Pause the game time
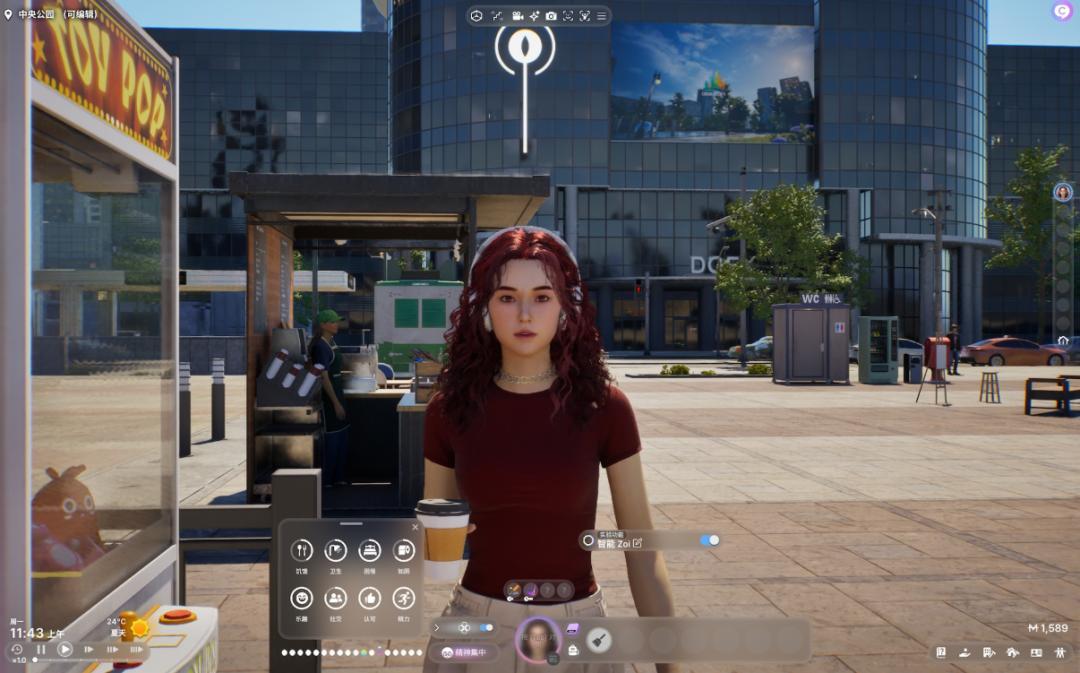Screen dimensions: 1080x673 point(41,649)
